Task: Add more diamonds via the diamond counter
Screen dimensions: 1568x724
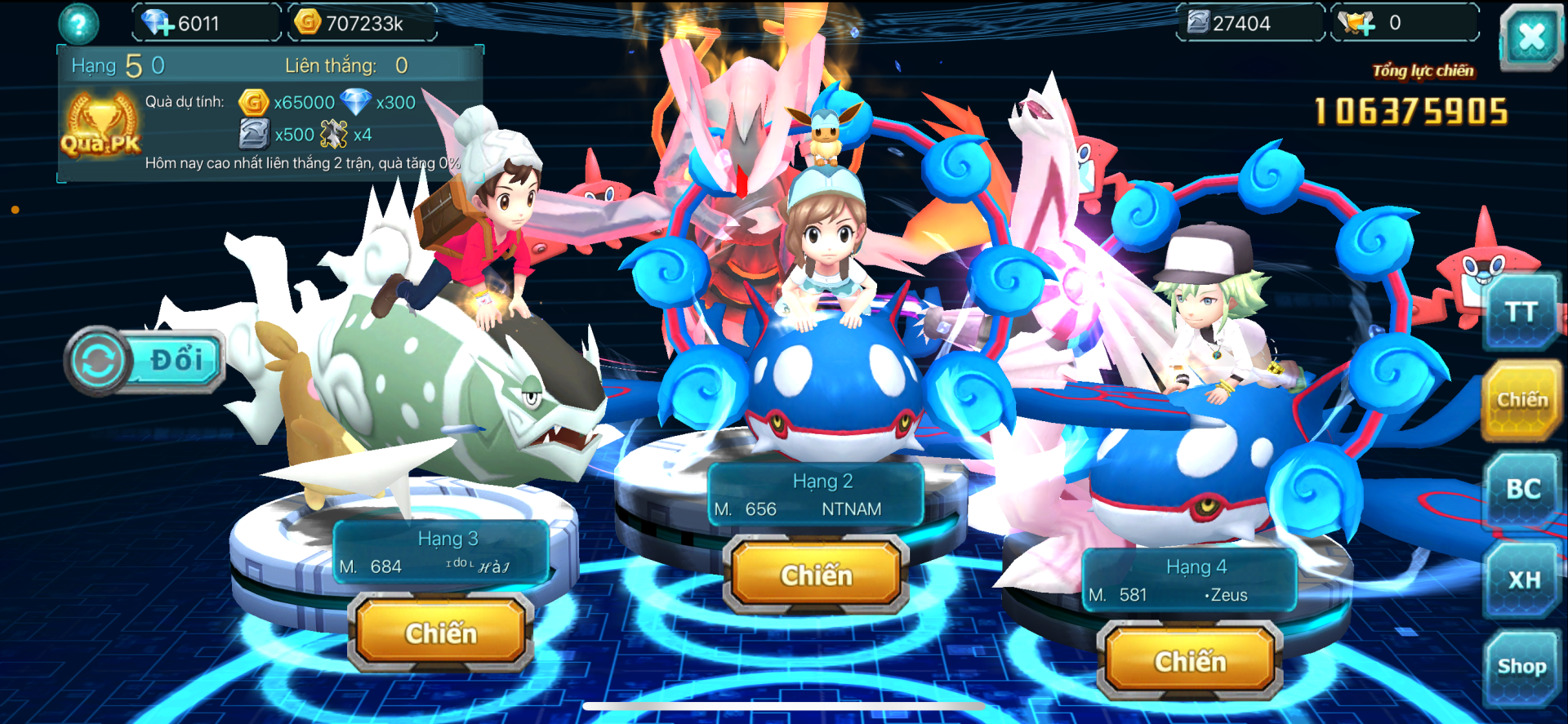Action: pos(157,23)
